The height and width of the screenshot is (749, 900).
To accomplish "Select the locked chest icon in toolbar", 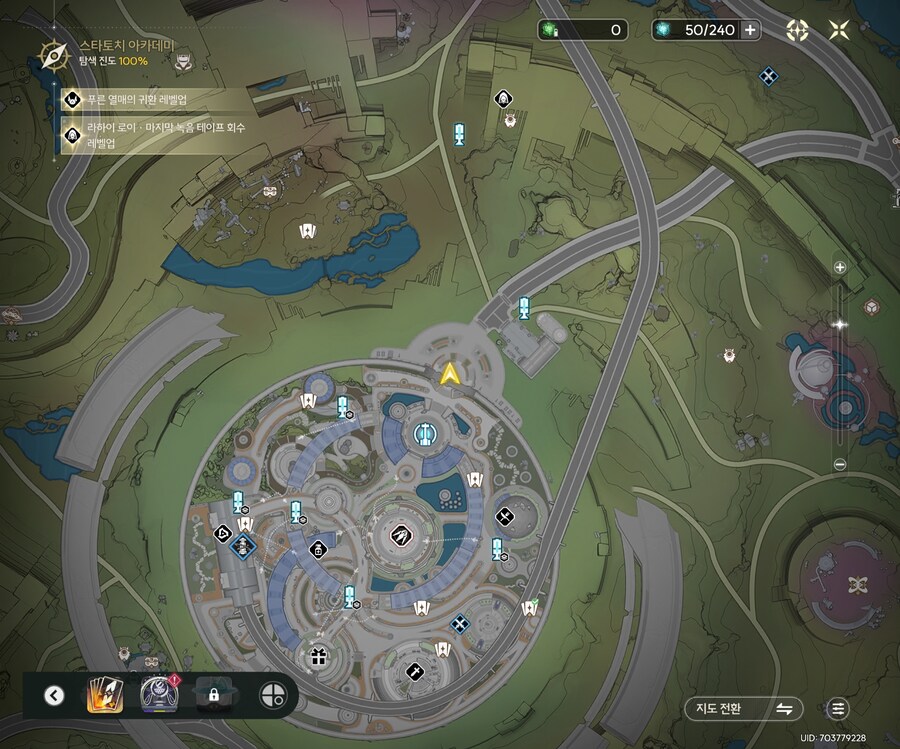I will pyautogui.click(x=214, y=694).
